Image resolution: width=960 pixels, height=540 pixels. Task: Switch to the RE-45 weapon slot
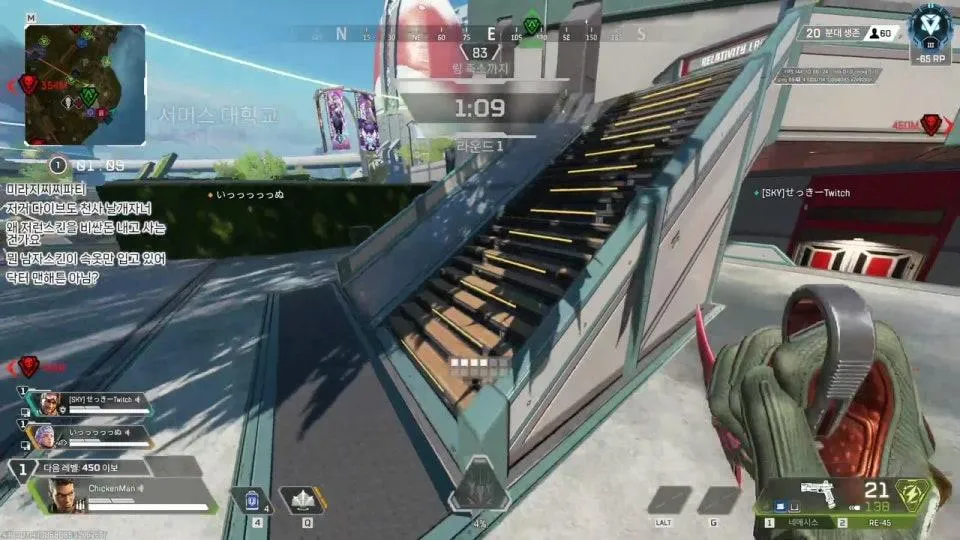coord(879,522)
